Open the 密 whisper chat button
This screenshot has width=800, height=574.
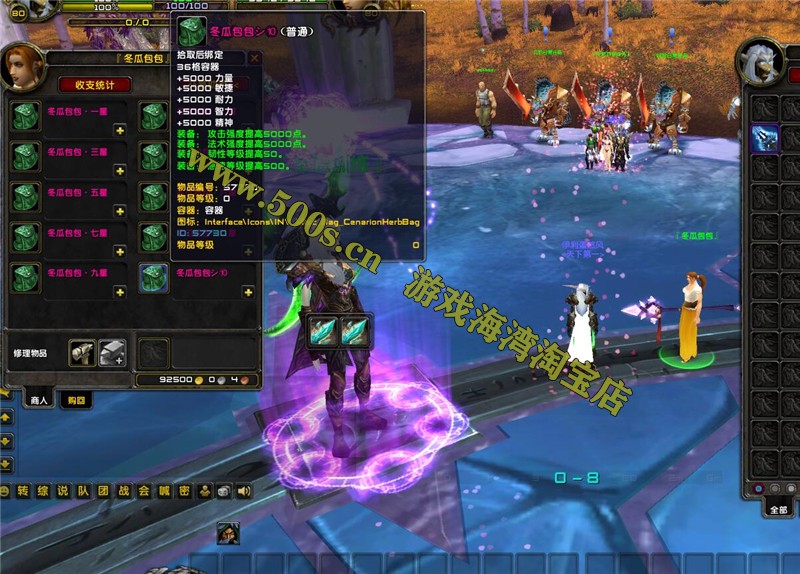pos(183,491)
